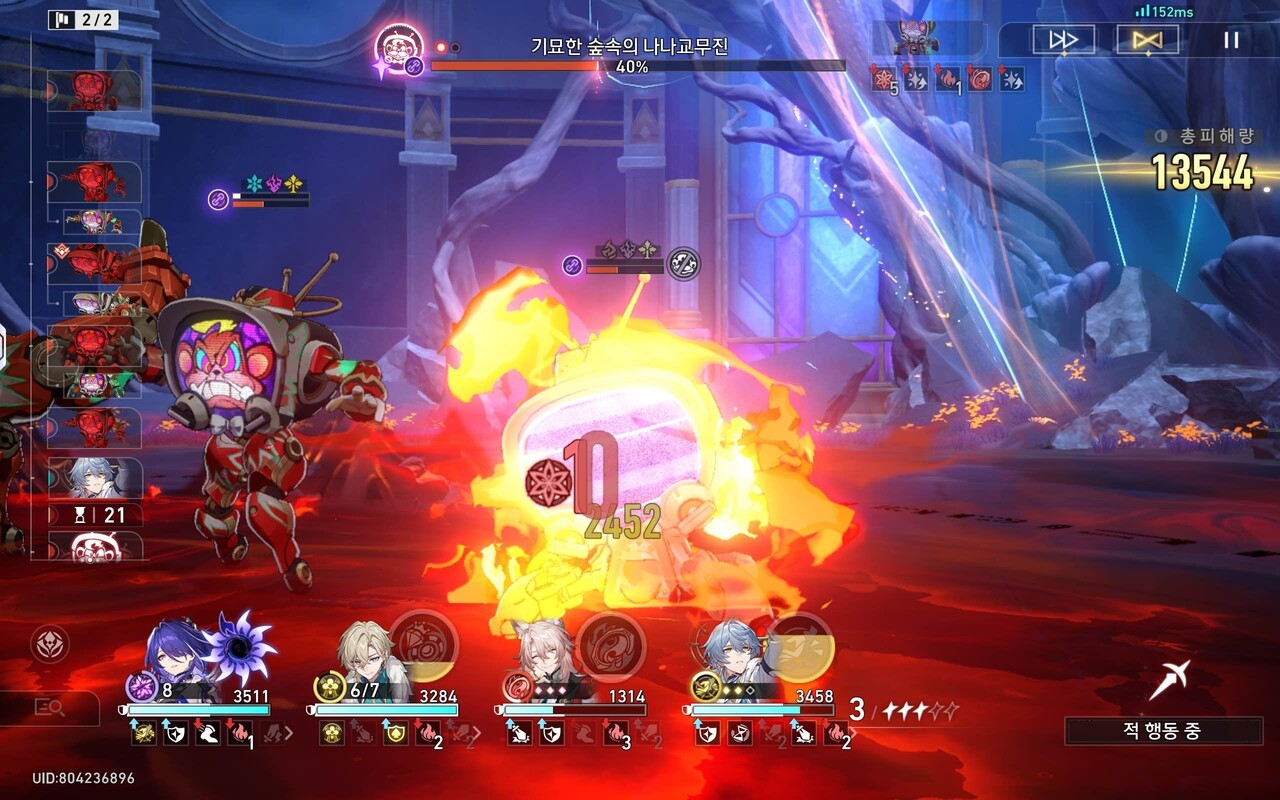Select the blue-haired character portrait

coord(734,655)
